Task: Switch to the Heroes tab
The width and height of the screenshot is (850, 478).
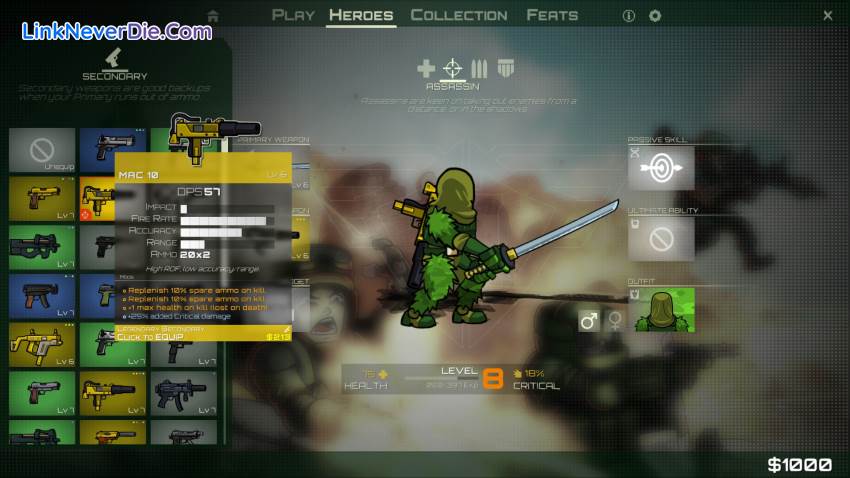Action: click(x=361, y=15)
